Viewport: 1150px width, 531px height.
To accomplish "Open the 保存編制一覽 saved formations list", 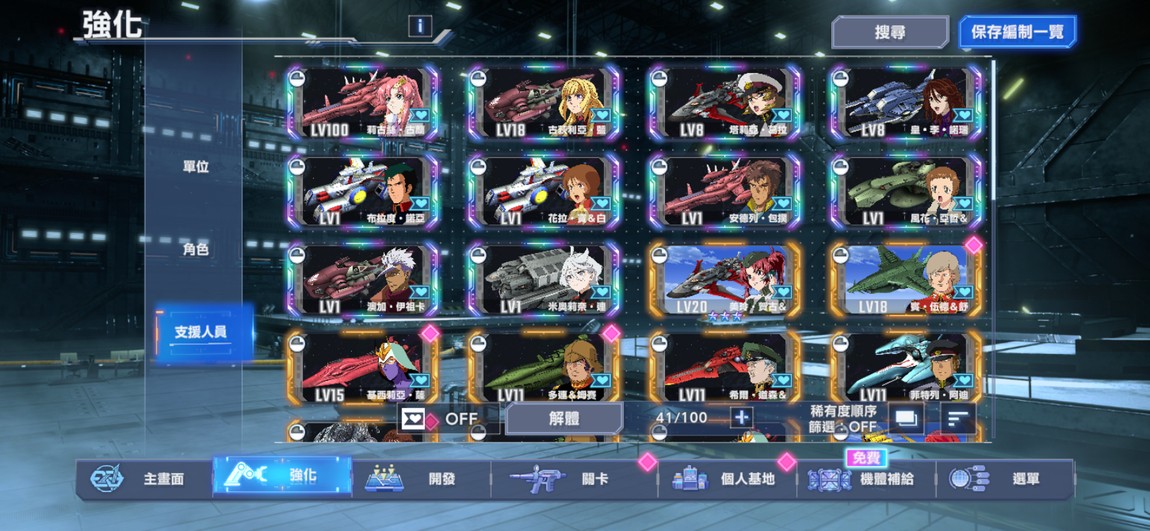I will (1017, 32).
